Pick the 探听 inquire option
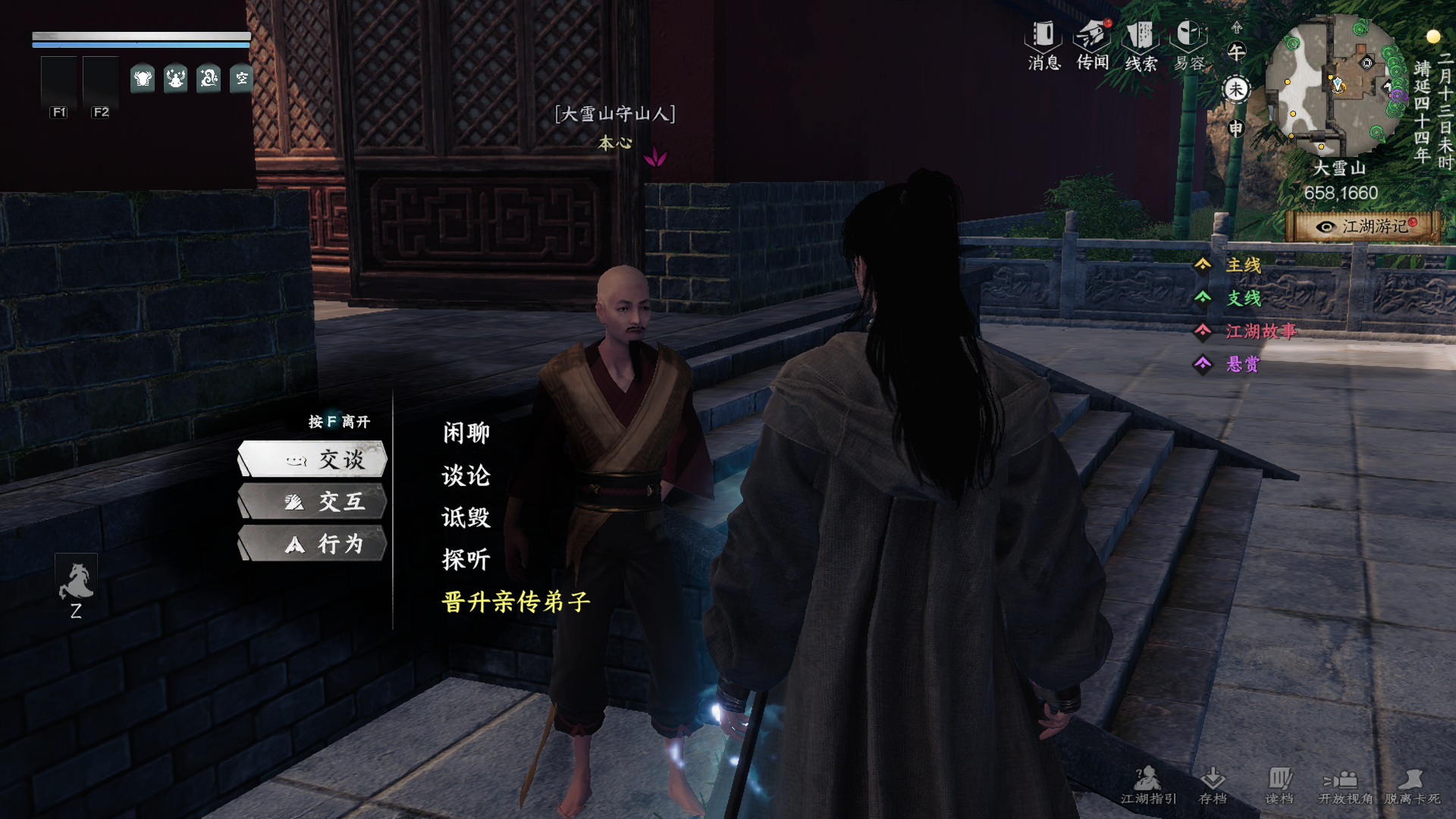 pos(466,560)
